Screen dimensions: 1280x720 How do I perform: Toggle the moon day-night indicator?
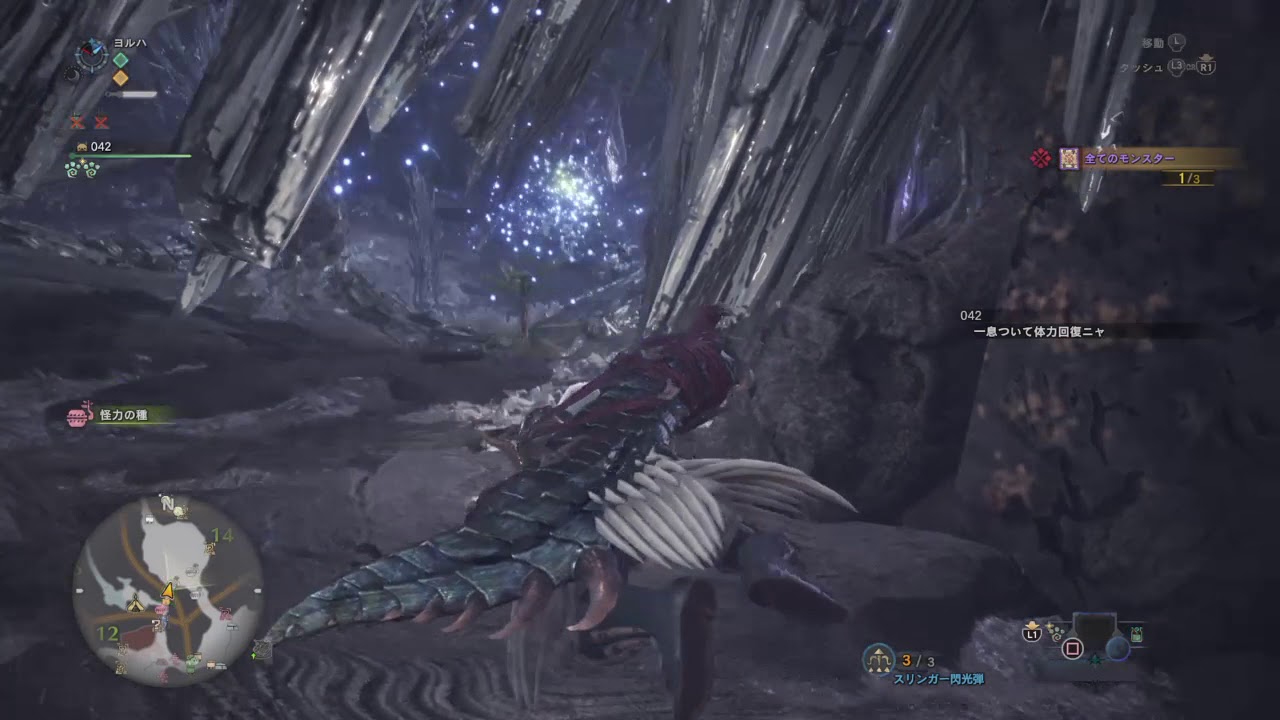coord(73,75)
